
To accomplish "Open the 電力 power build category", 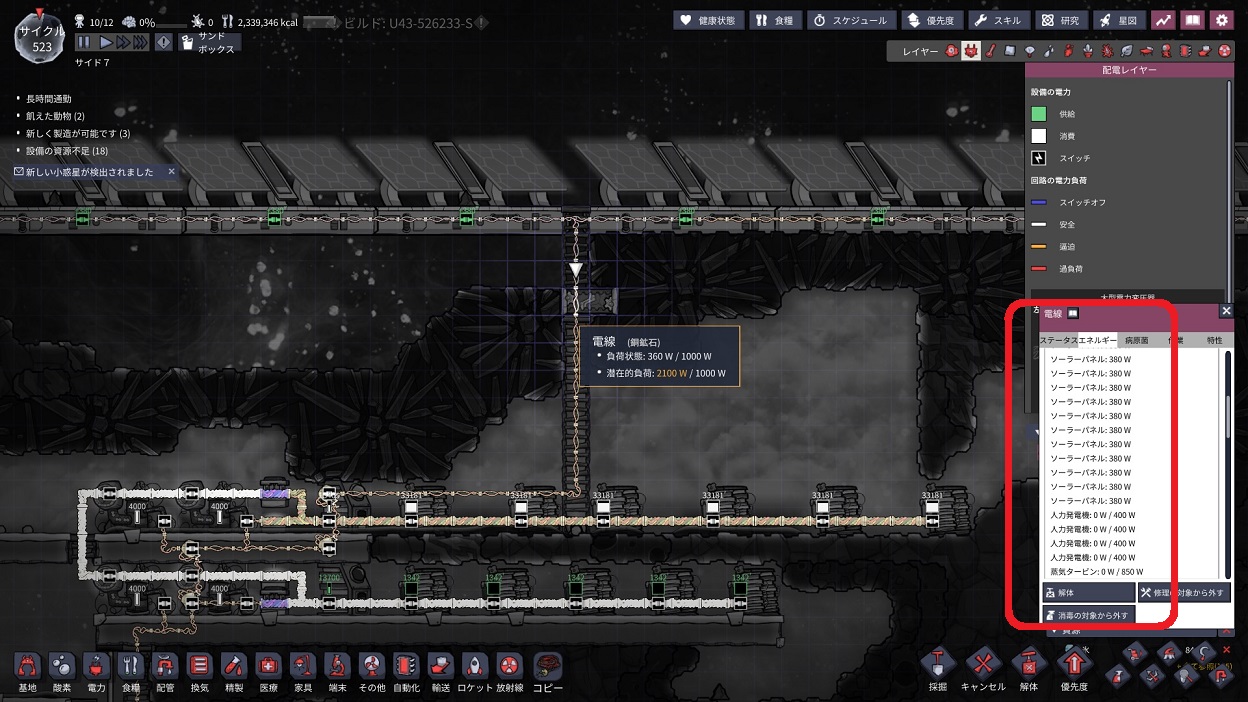I will pyautogui.click(x=96, y=672).
